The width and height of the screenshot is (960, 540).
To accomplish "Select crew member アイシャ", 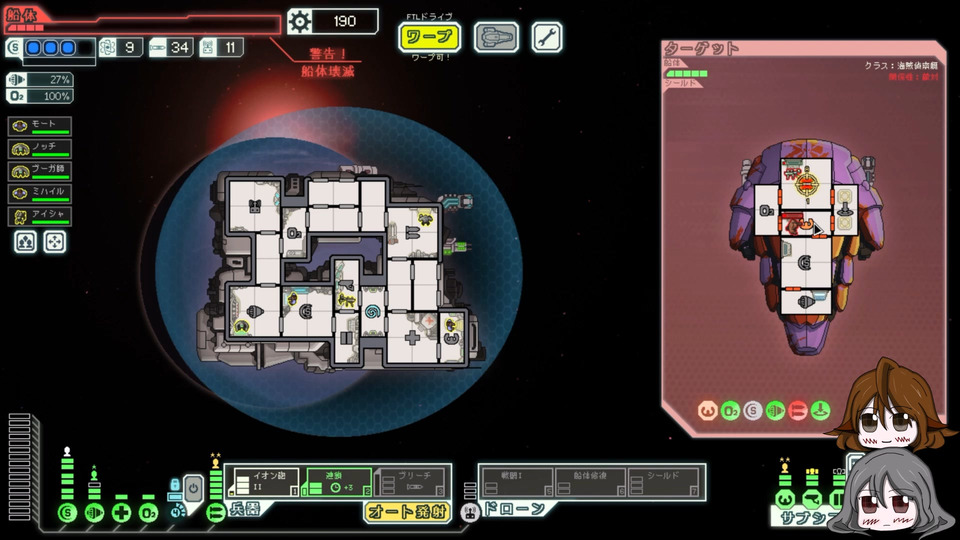I will click(x=41, y=216).
